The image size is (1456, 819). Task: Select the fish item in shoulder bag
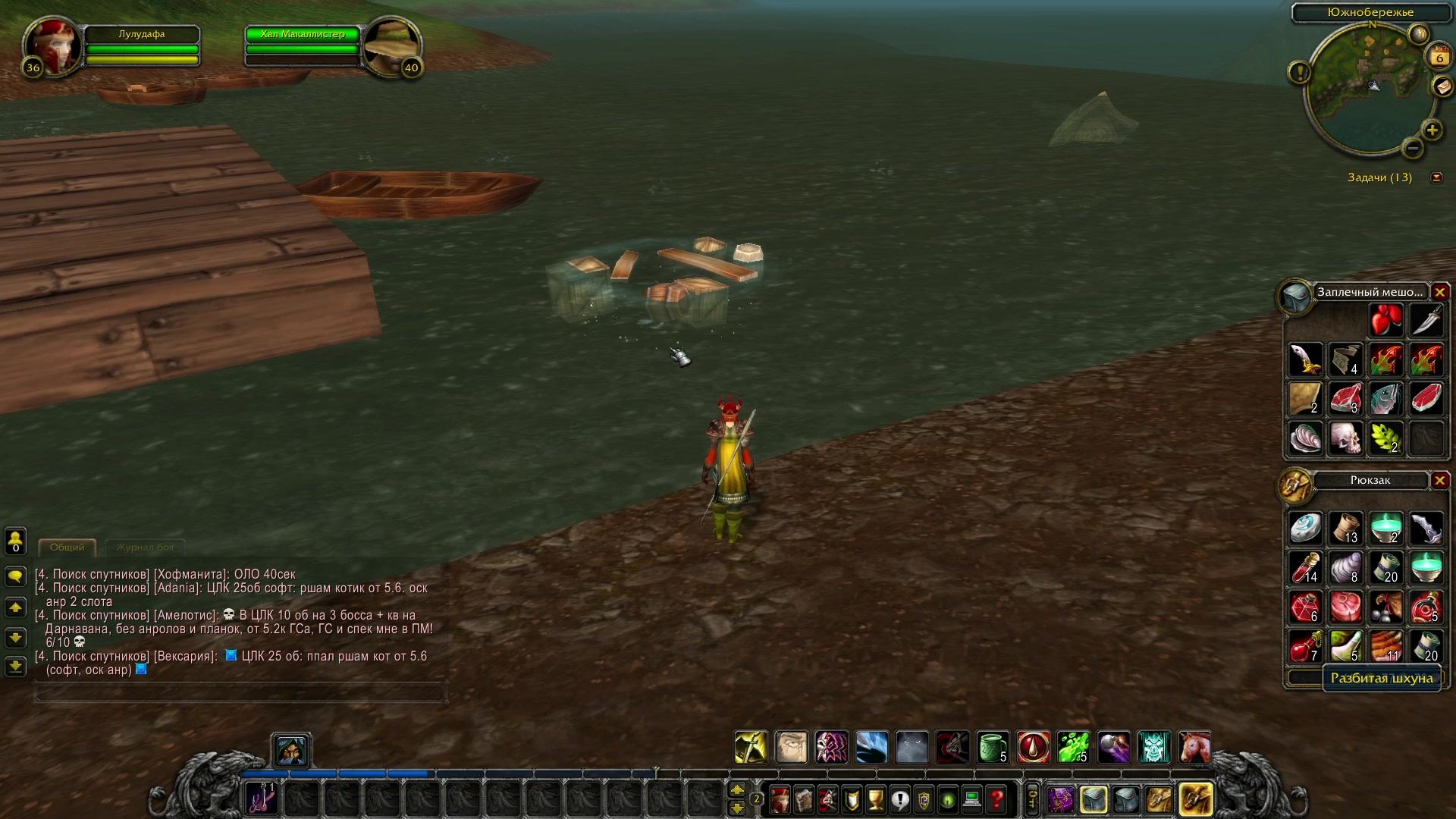coord(1385,399)
